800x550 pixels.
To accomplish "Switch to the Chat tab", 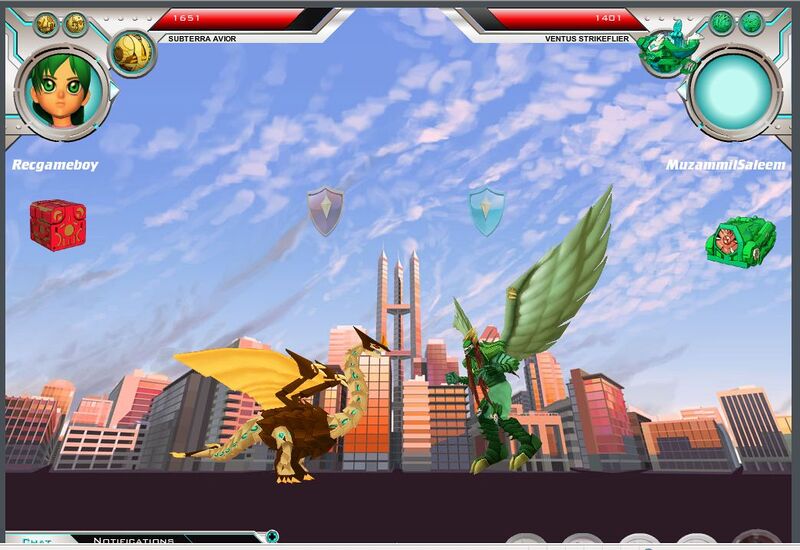I will [x=37, y=542].
